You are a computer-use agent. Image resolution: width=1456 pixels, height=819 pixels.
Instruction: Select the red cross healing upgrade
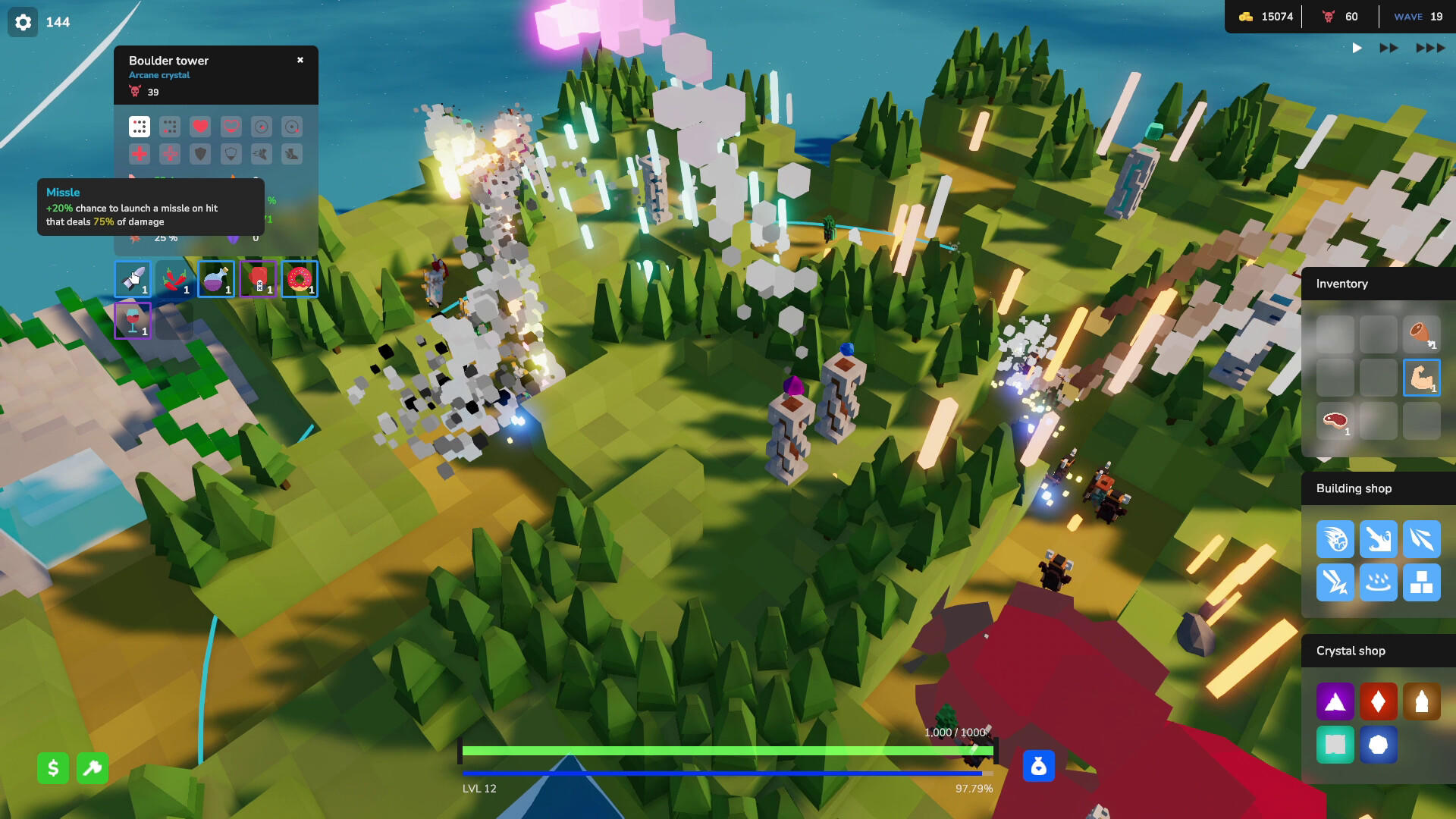point(139,153)
